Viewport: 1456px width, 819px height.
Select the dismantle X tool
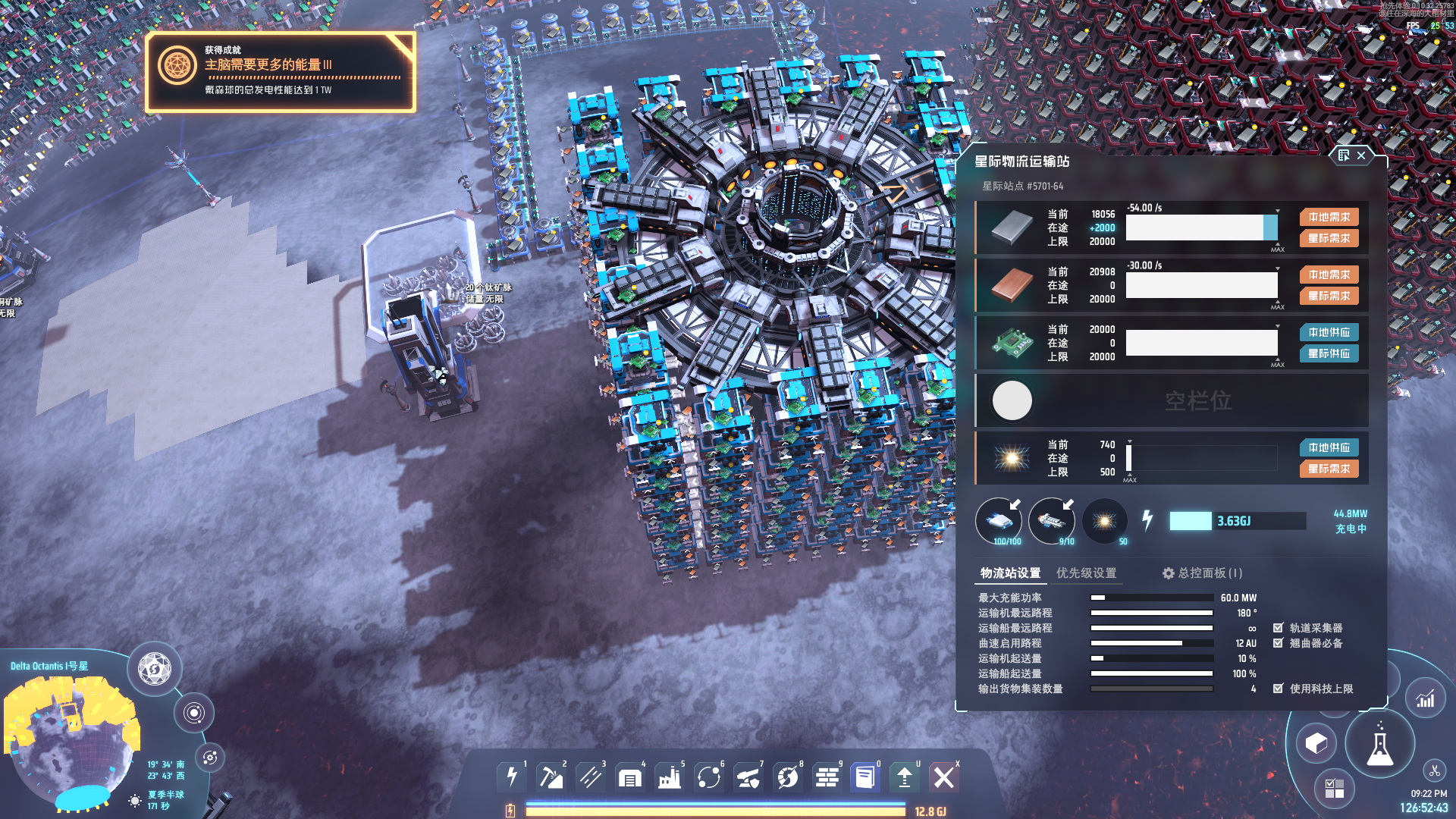(x=944, y=777)
